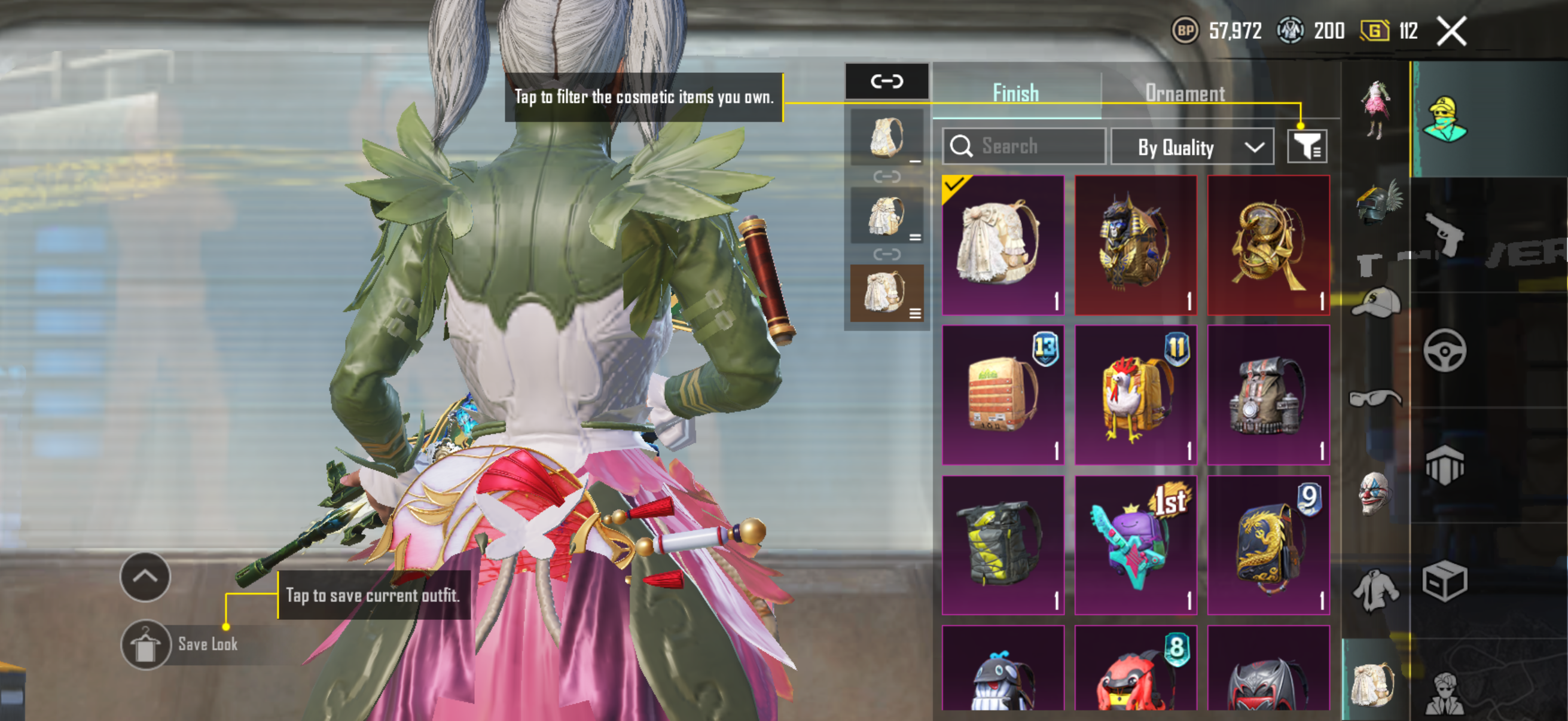Select the purple guitar 1st backpack
Image resolution: width=1568 pixels, height=721 pixels.
[1135, 545]
